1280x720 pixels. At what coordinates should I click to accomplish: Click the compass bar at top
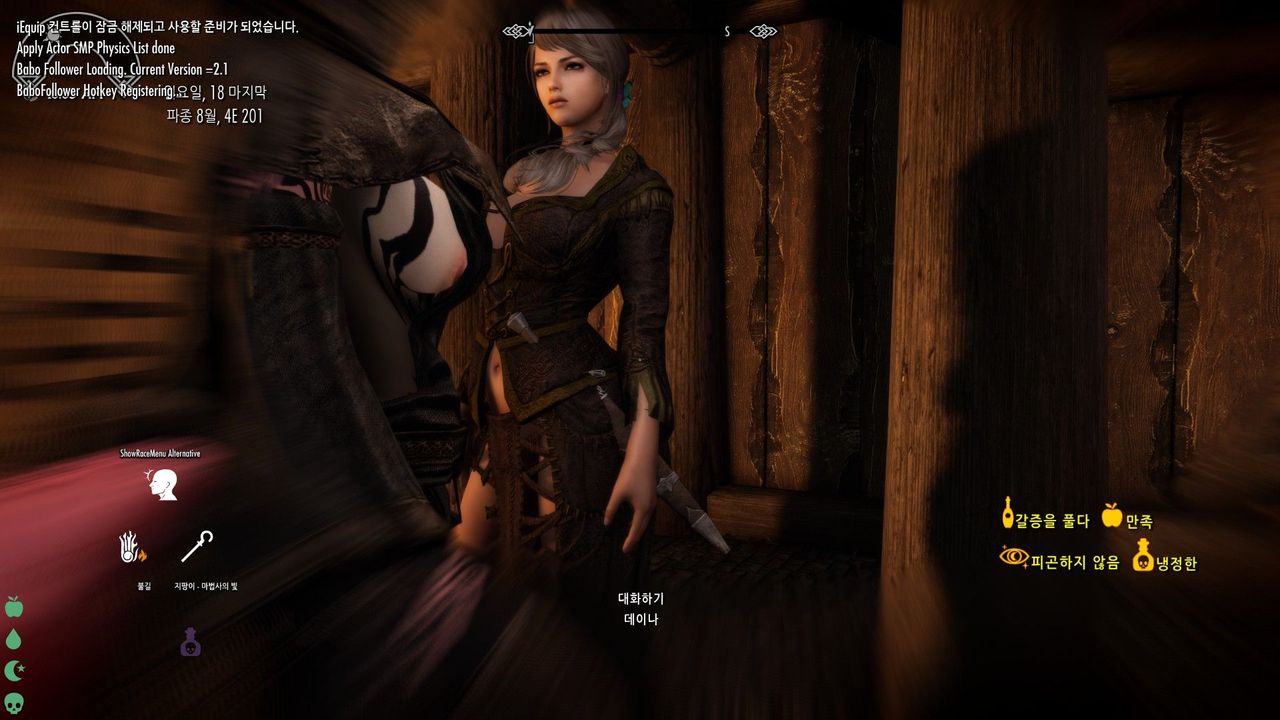640,31
